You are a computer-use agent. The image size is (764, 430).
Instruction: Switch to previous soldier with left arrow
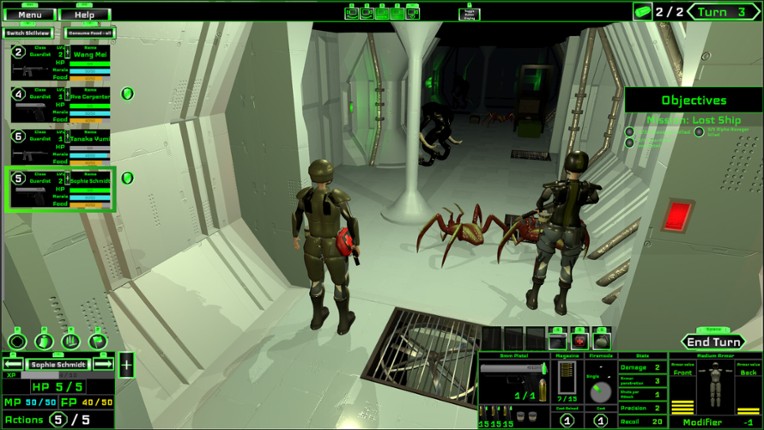[15, 365]
